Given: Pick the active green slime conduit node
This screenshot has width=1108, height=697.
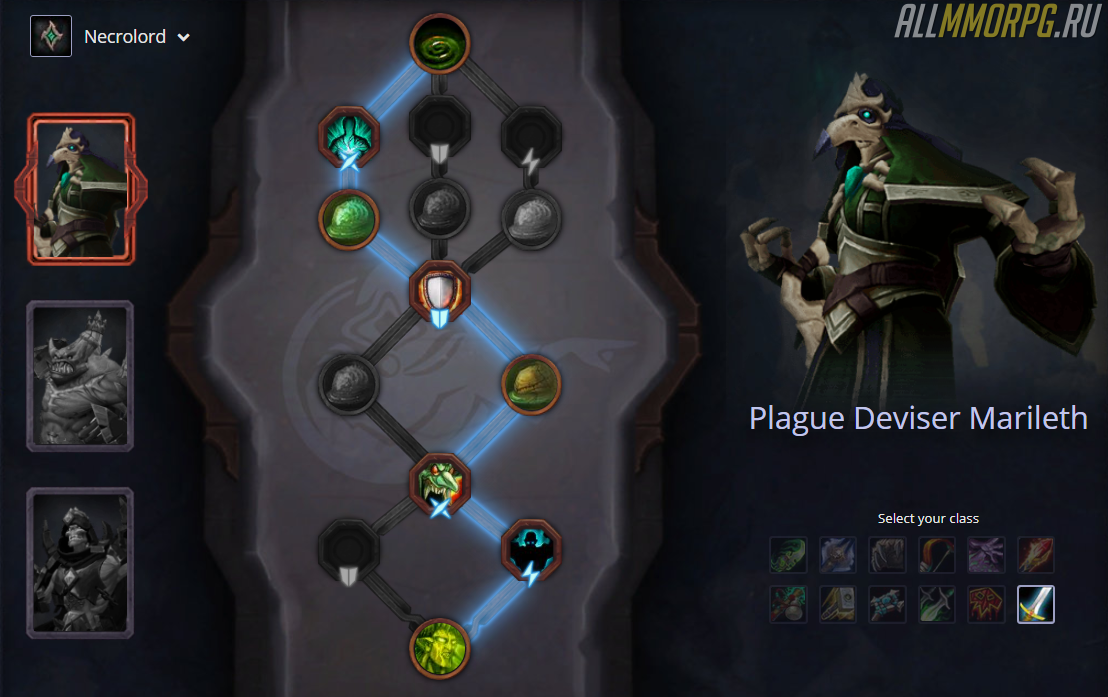Looking at the screenshot, I should (348, 220).
